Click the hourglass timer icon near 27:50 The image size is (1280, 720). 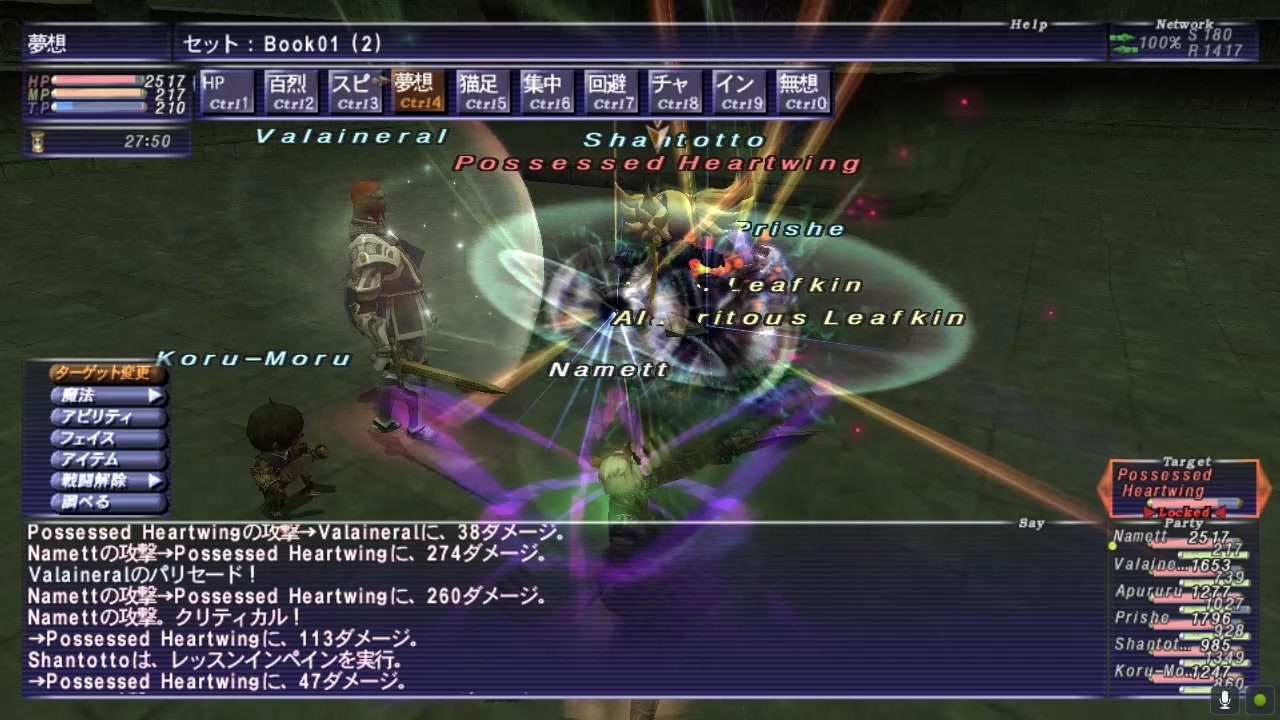(40, 142)
